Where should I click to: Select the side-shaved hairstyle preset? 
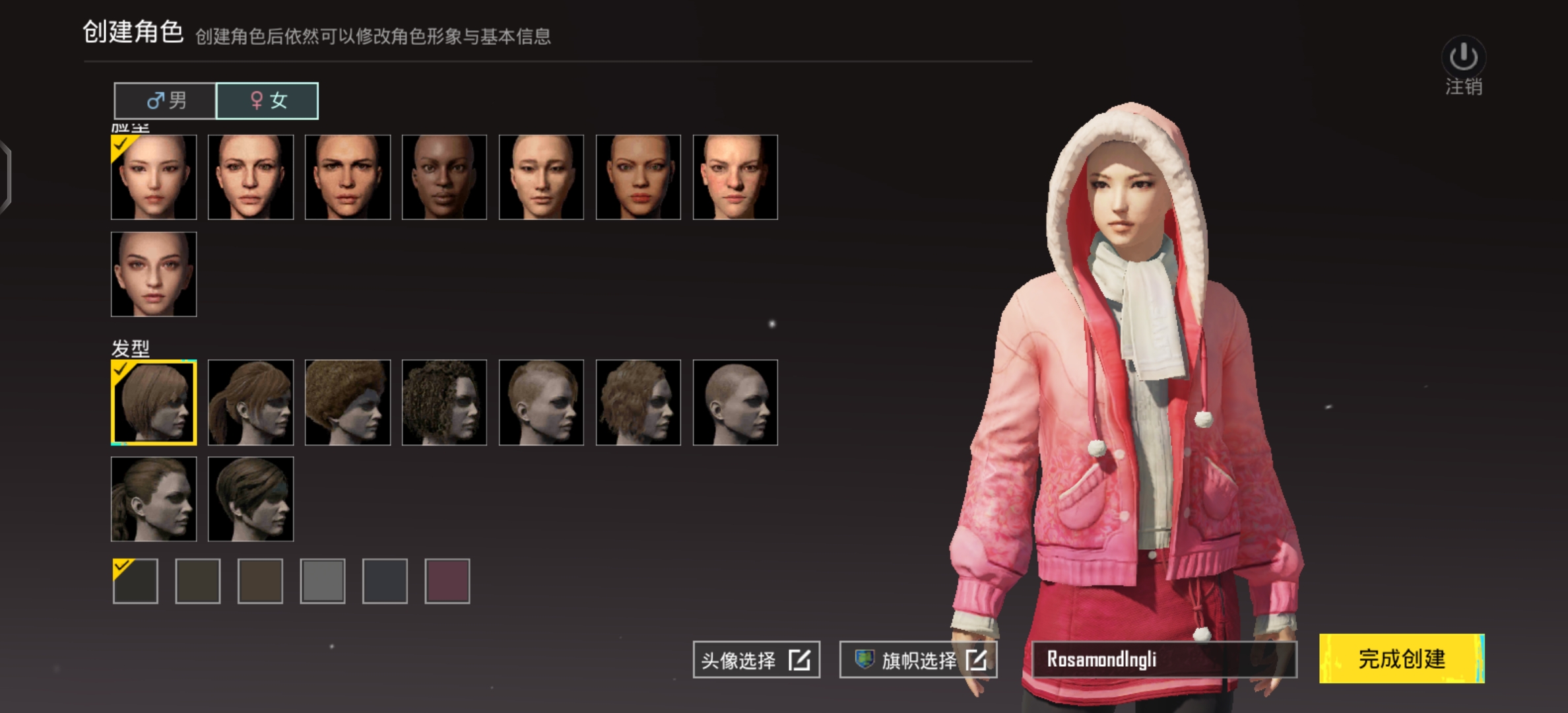pyautogui.click(x=540, y=403)
